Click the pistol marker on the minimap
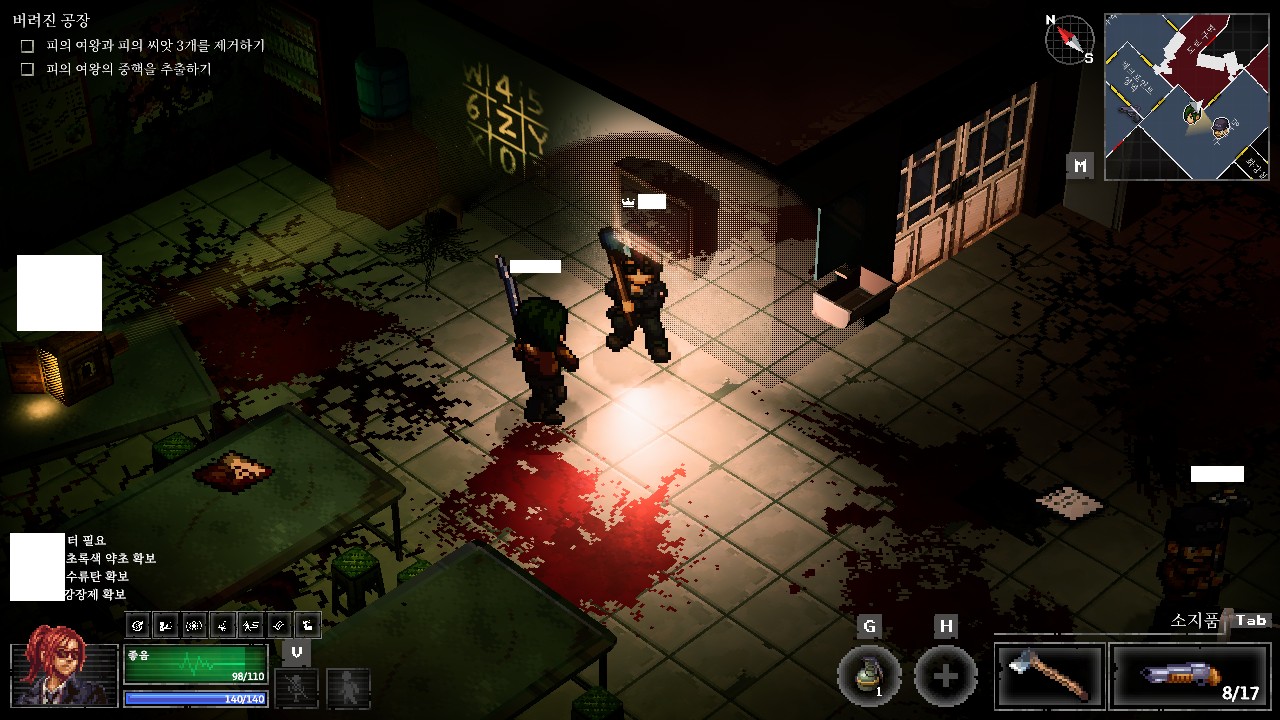Viewport: 1280px width, 720px height. tap(1128, 111)
